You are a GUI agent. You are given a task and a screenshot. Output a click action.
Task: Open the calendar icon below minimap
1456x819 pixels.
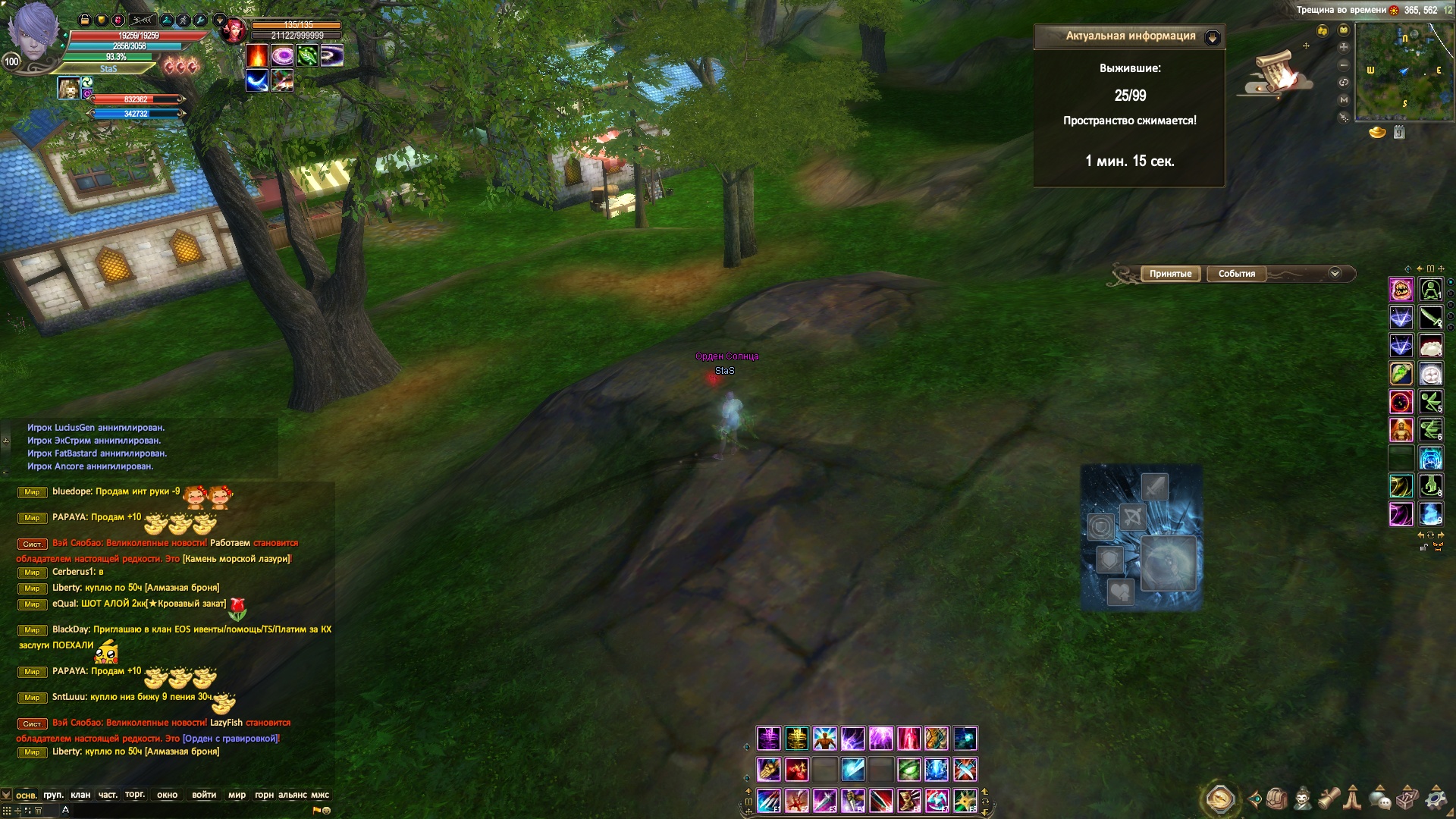point(1399,133)
